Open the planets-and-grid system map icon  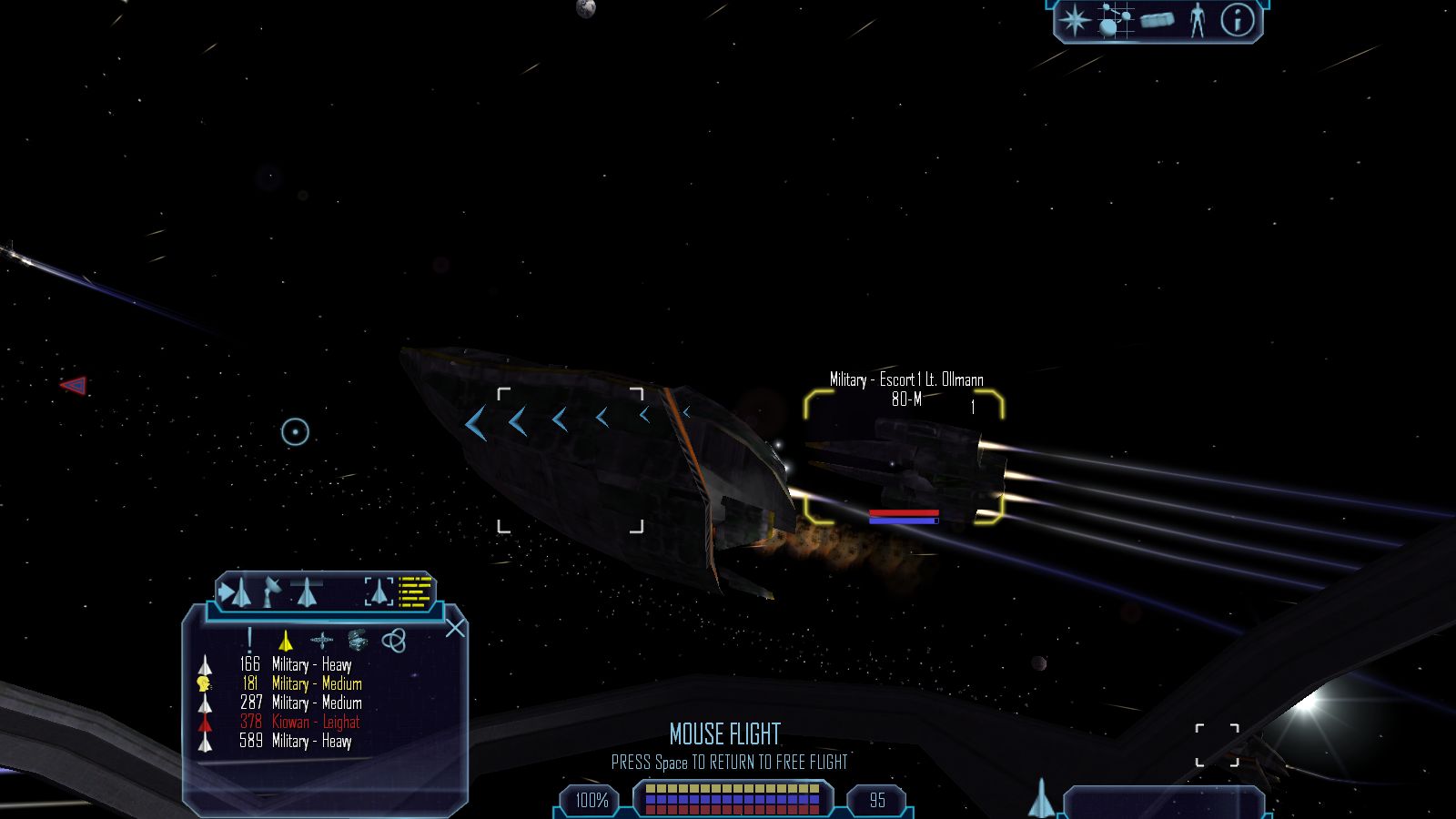click(1115, 21)
